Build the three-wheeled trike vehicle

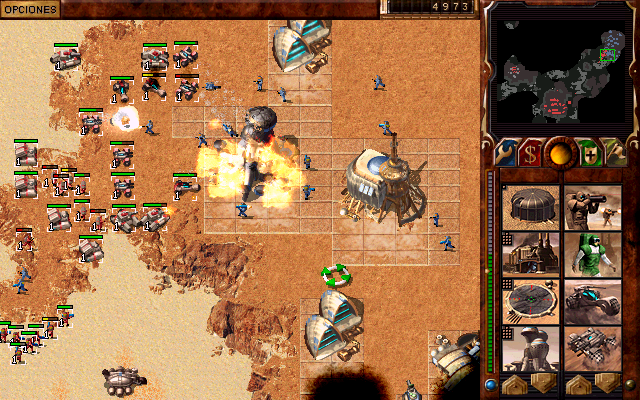[x=593, y=301]
